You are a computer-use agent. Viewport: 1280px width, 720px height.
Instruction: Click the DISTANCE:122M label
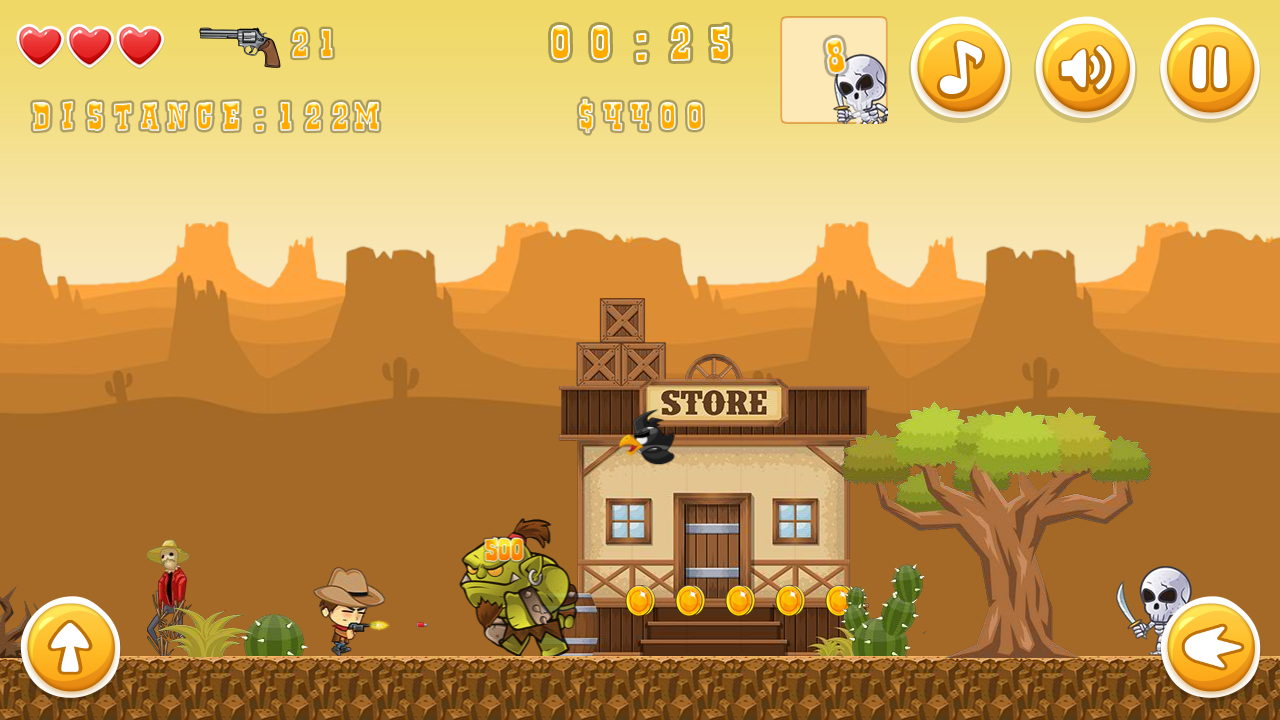[x=205, y=115]
